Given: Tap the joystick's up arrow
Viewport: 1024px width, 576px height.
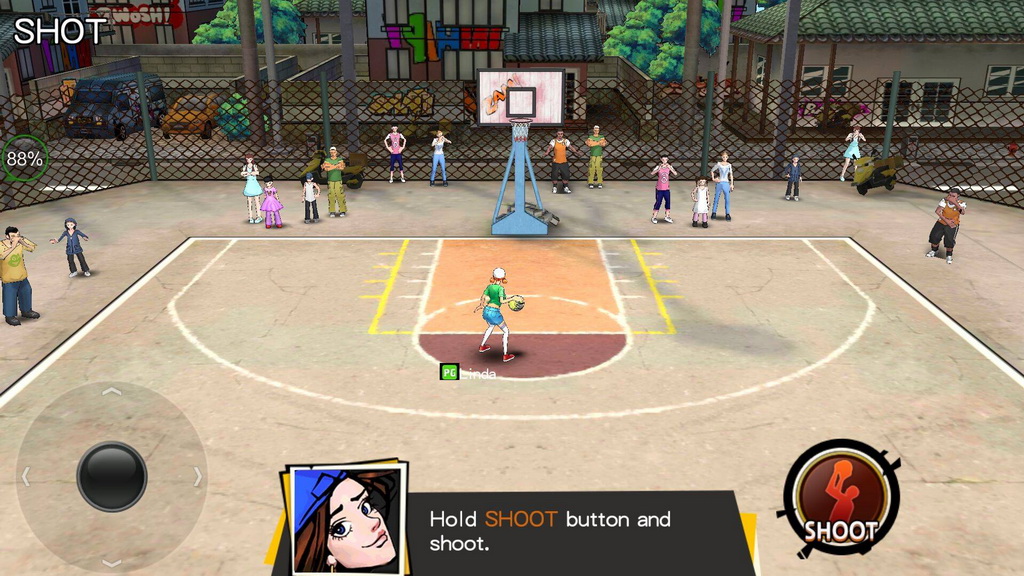Looking at the screenshot, I should 112,391.
